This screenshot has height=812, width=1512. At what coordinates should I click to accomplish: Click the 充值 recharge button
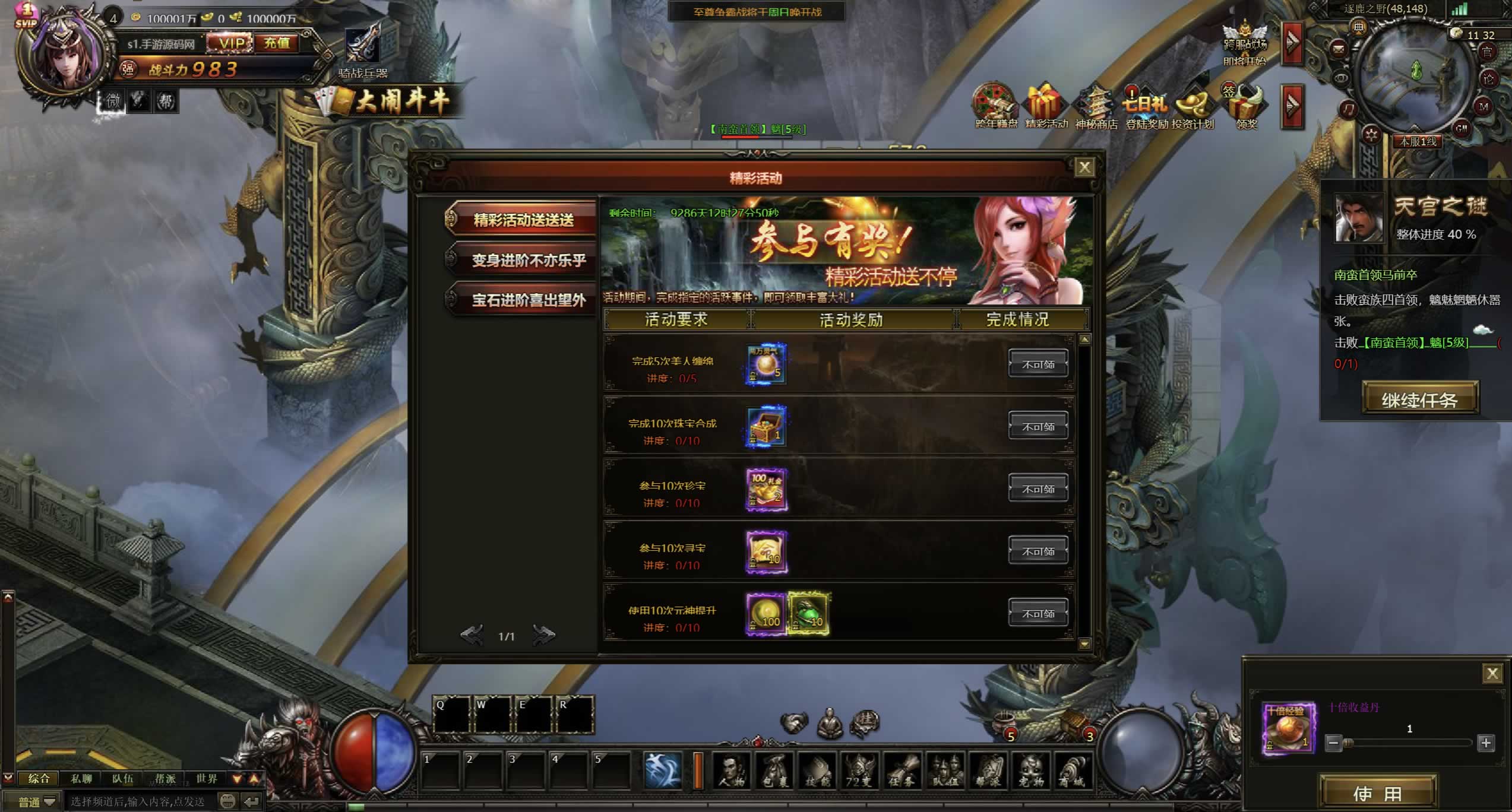277,43
